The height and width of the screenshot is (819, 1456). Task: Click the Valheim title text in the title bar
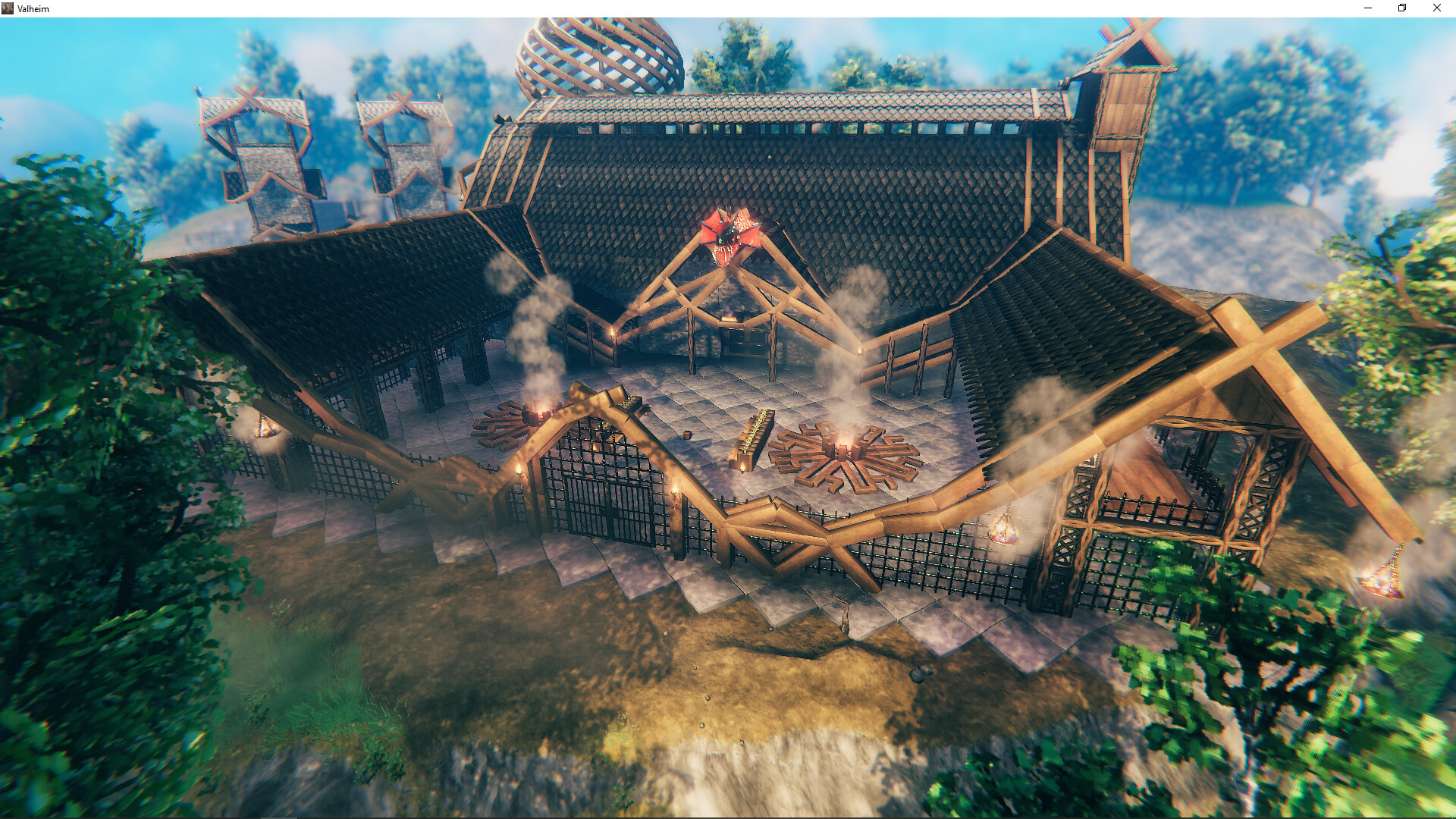coord(33,8)
